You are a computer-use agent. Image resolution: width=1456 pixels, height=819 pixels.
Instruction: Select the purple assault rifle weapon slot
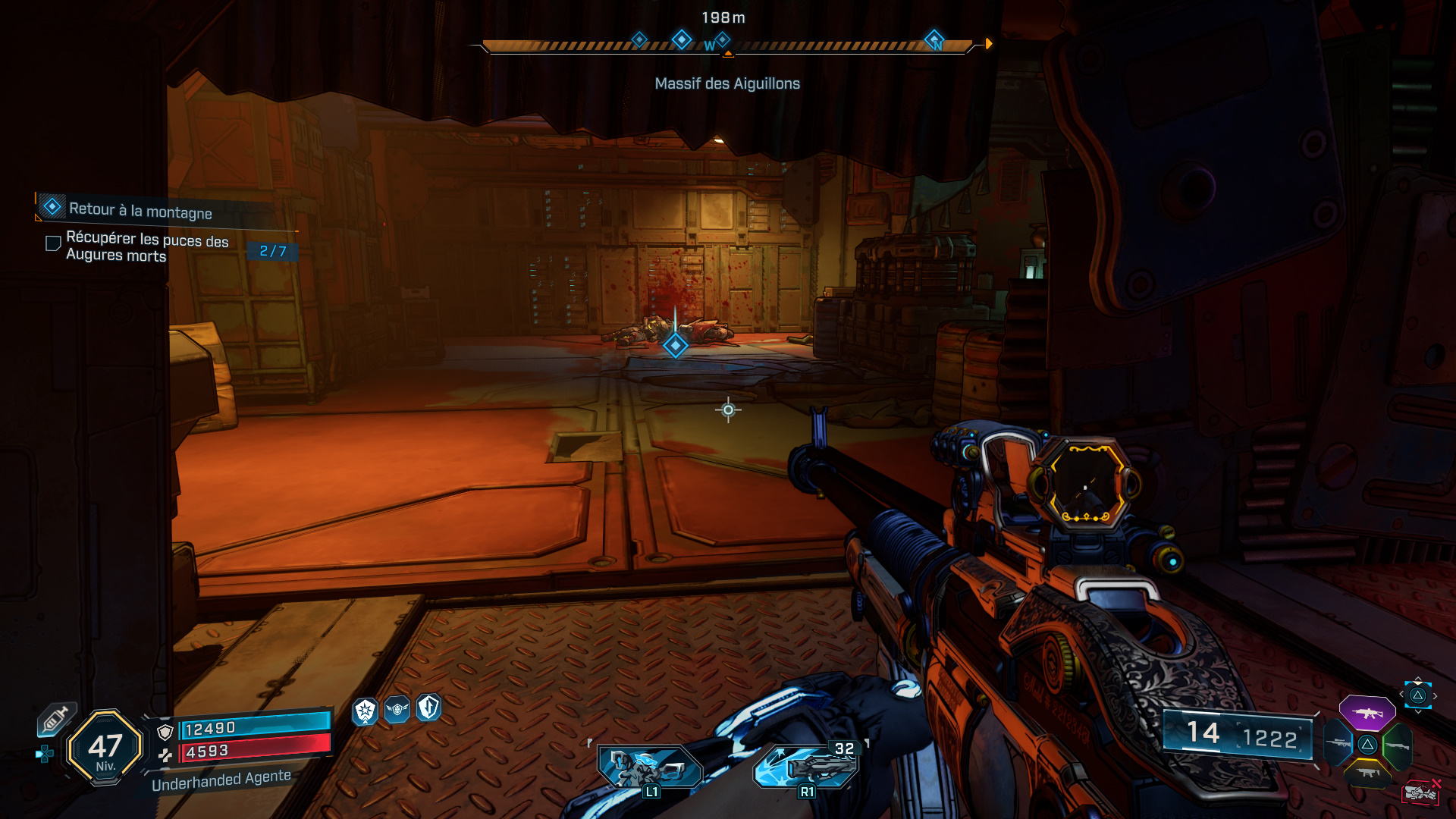(1367, 714)
